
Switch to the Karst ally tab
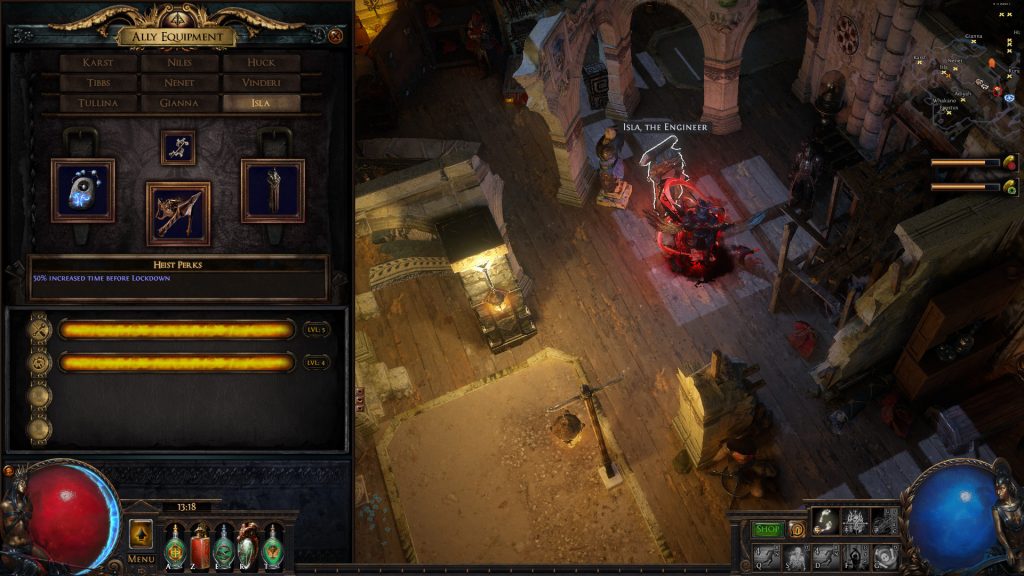[x=98, y=63]
